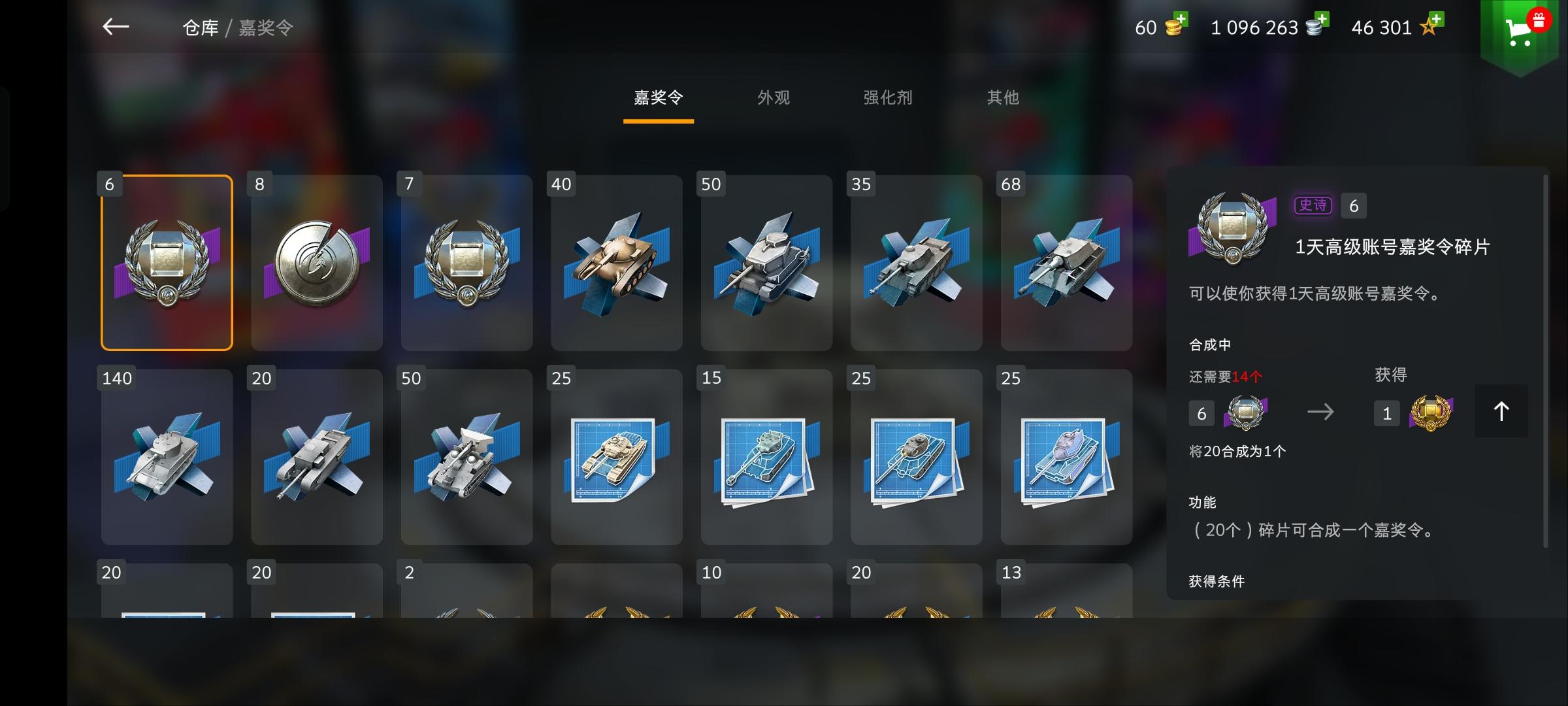Switch to the 强化剂 tab
Screen dimensions: 1568x706
click(887, 98)
